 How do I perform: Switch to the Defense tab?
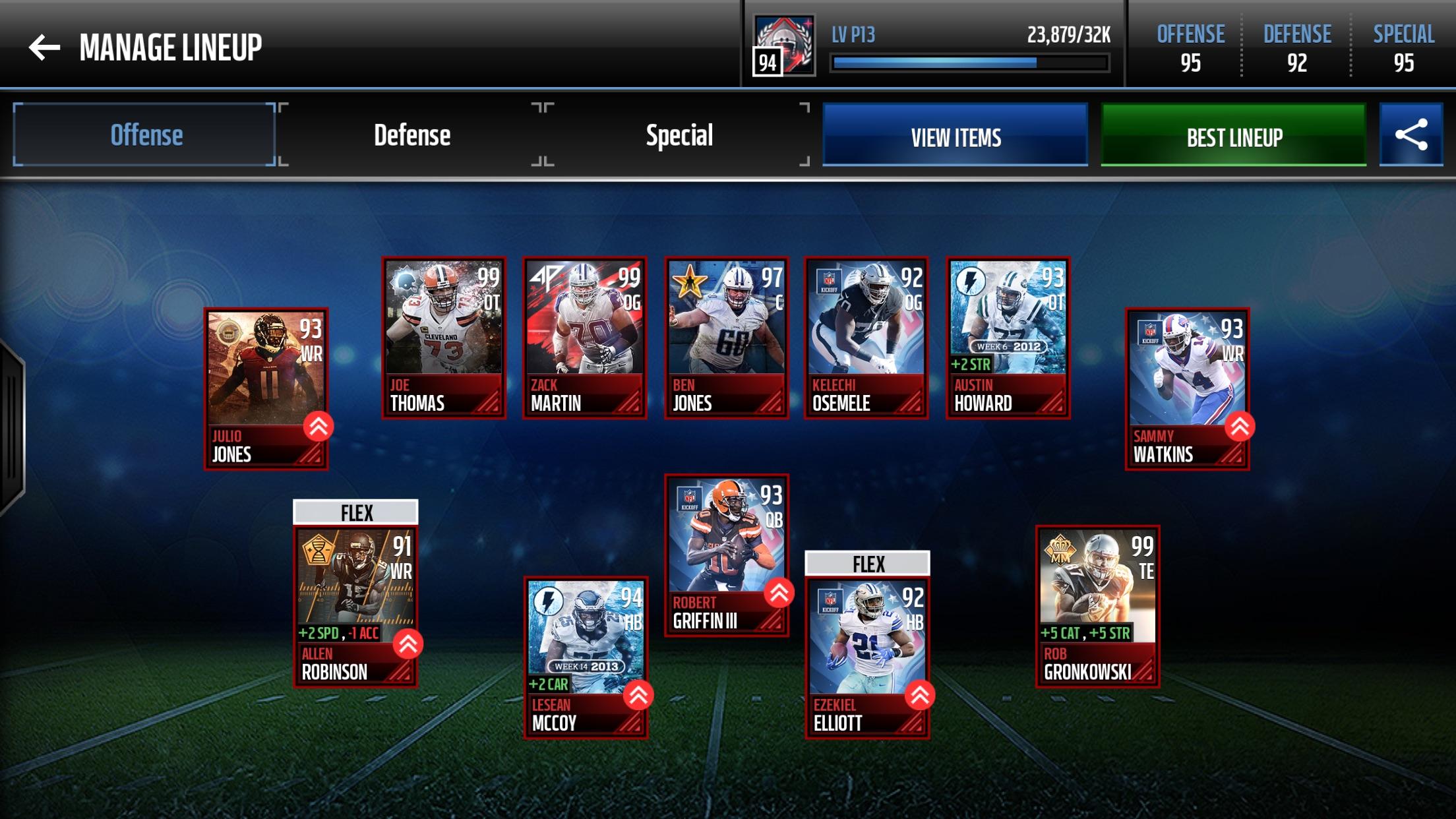click(411, 135)
